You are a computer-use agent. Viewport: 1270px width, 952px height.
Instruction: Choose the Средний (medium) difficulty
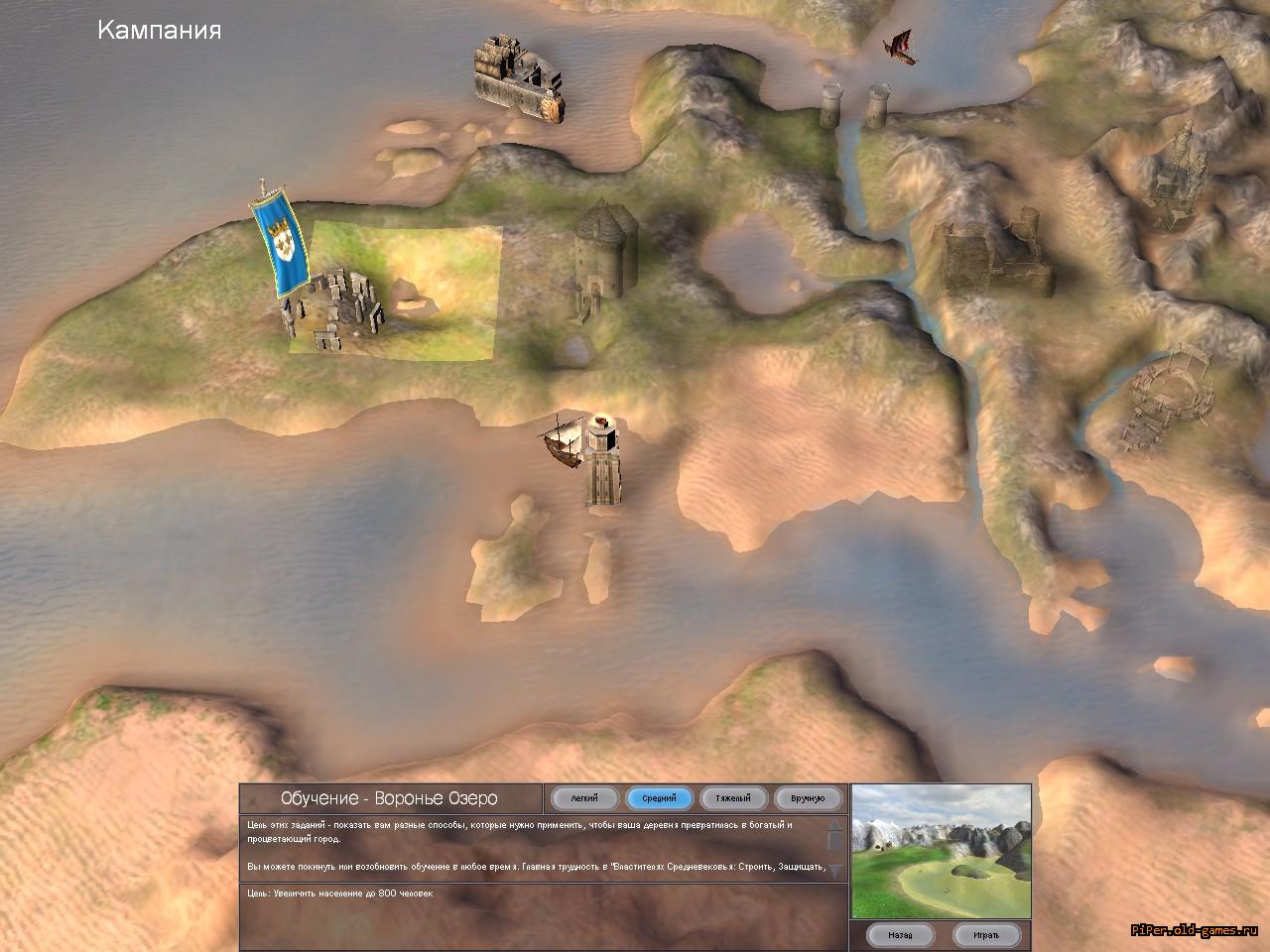pyautogui.click(x=659, y=798)
